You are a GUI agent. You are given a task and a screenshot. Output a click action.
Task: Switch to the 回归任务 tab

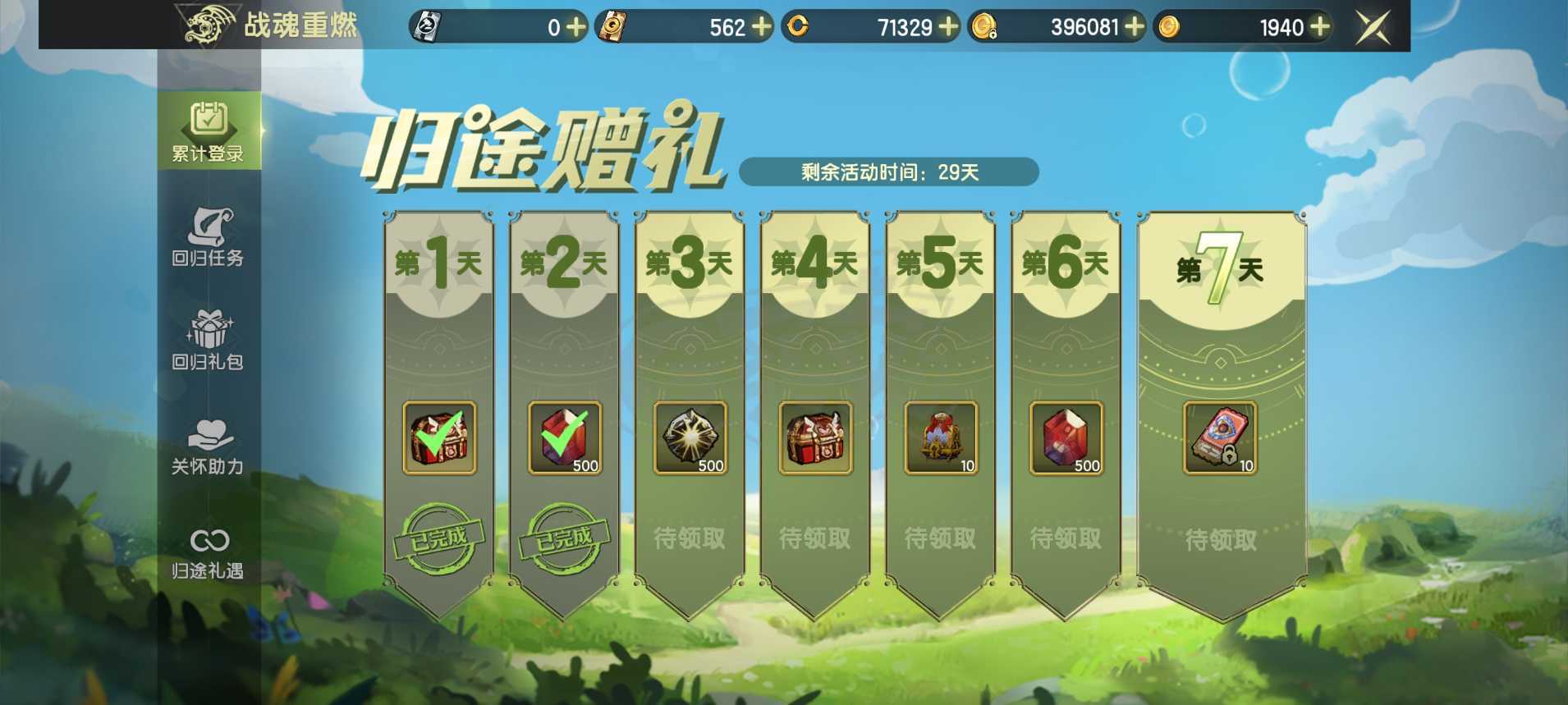click(x=209, y=238)
